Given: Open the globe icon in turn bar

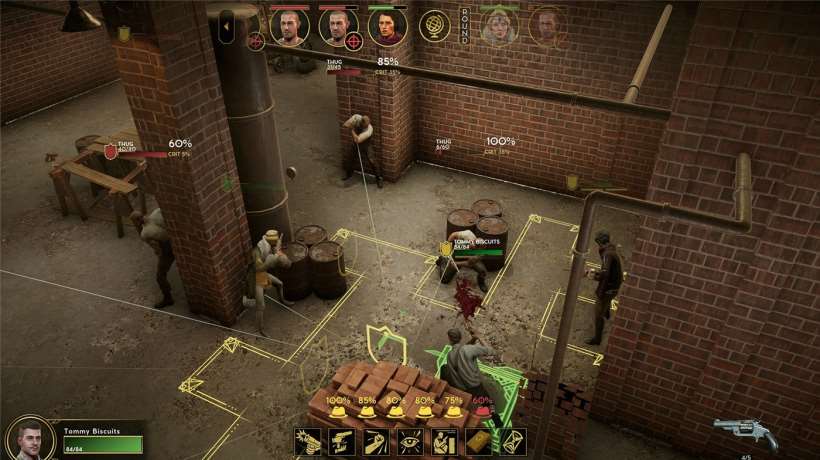Looking at the screenshot, I should point(434,27).
